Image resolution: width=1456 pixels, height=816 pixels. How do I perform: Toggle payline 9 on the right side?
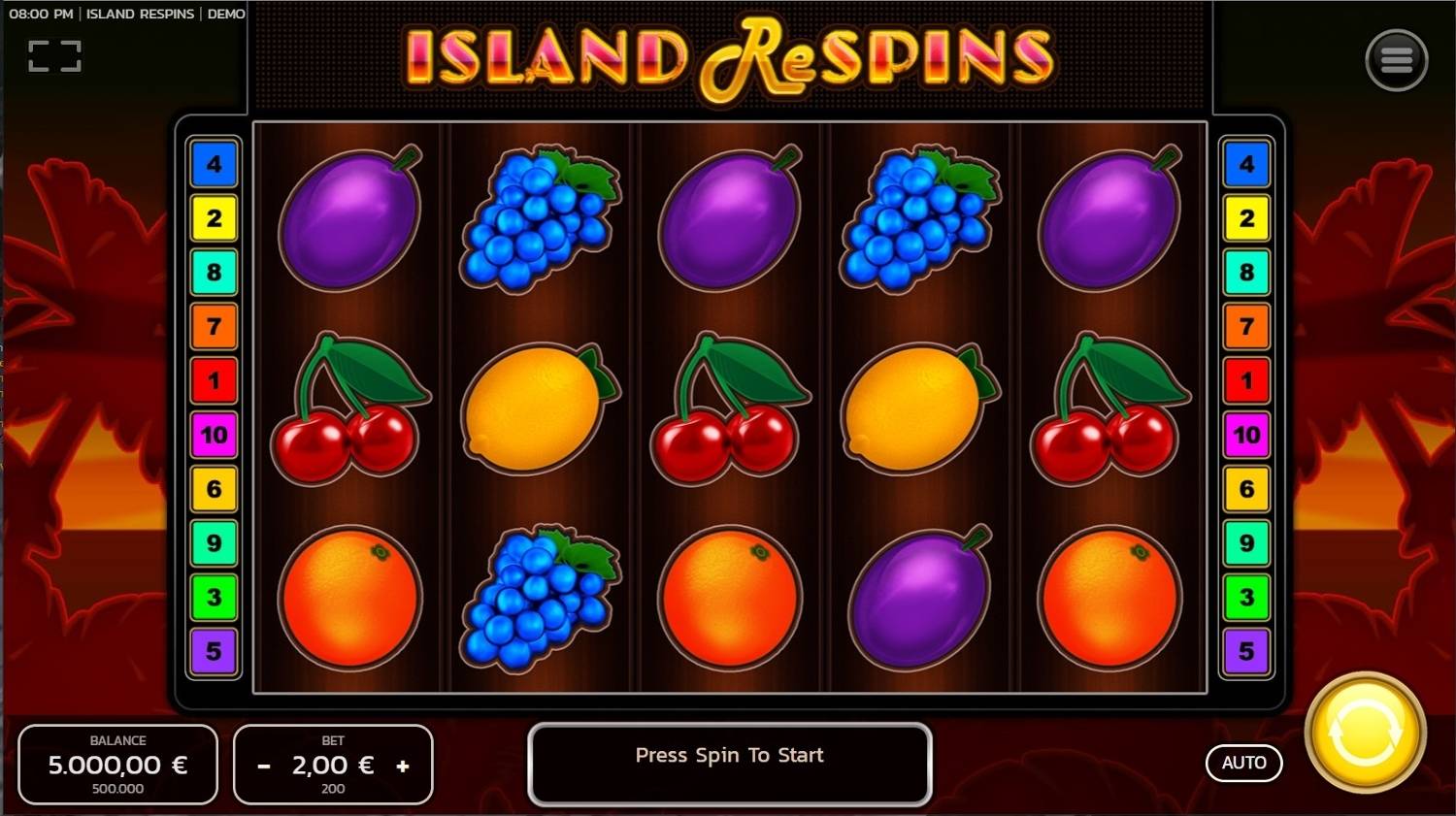(1246, 545)
